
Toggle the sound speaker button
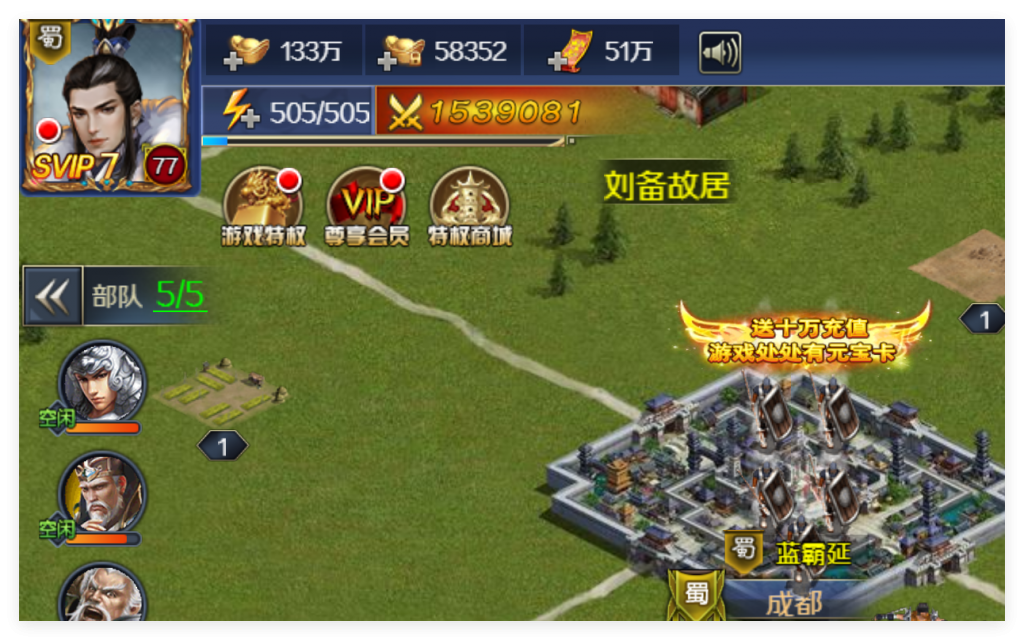pyautogui.click(x=719, y=52)
